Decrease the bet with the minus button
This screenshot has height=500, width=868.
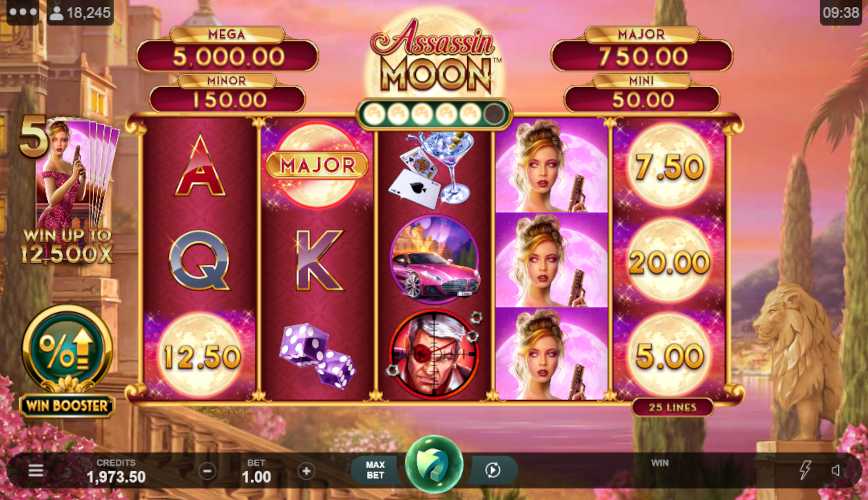207,471
